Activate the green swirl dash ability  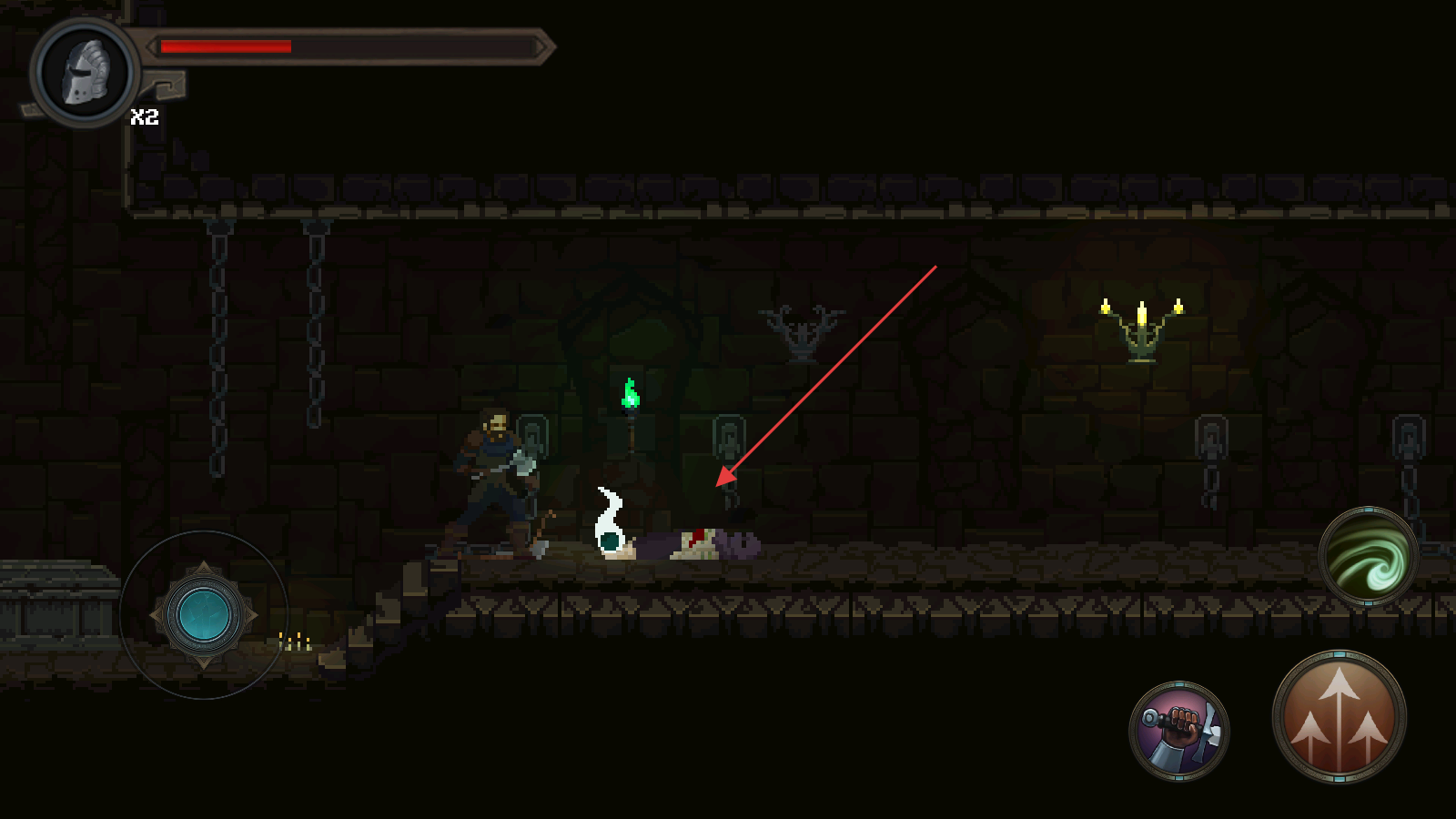[x=1368, y=557]
